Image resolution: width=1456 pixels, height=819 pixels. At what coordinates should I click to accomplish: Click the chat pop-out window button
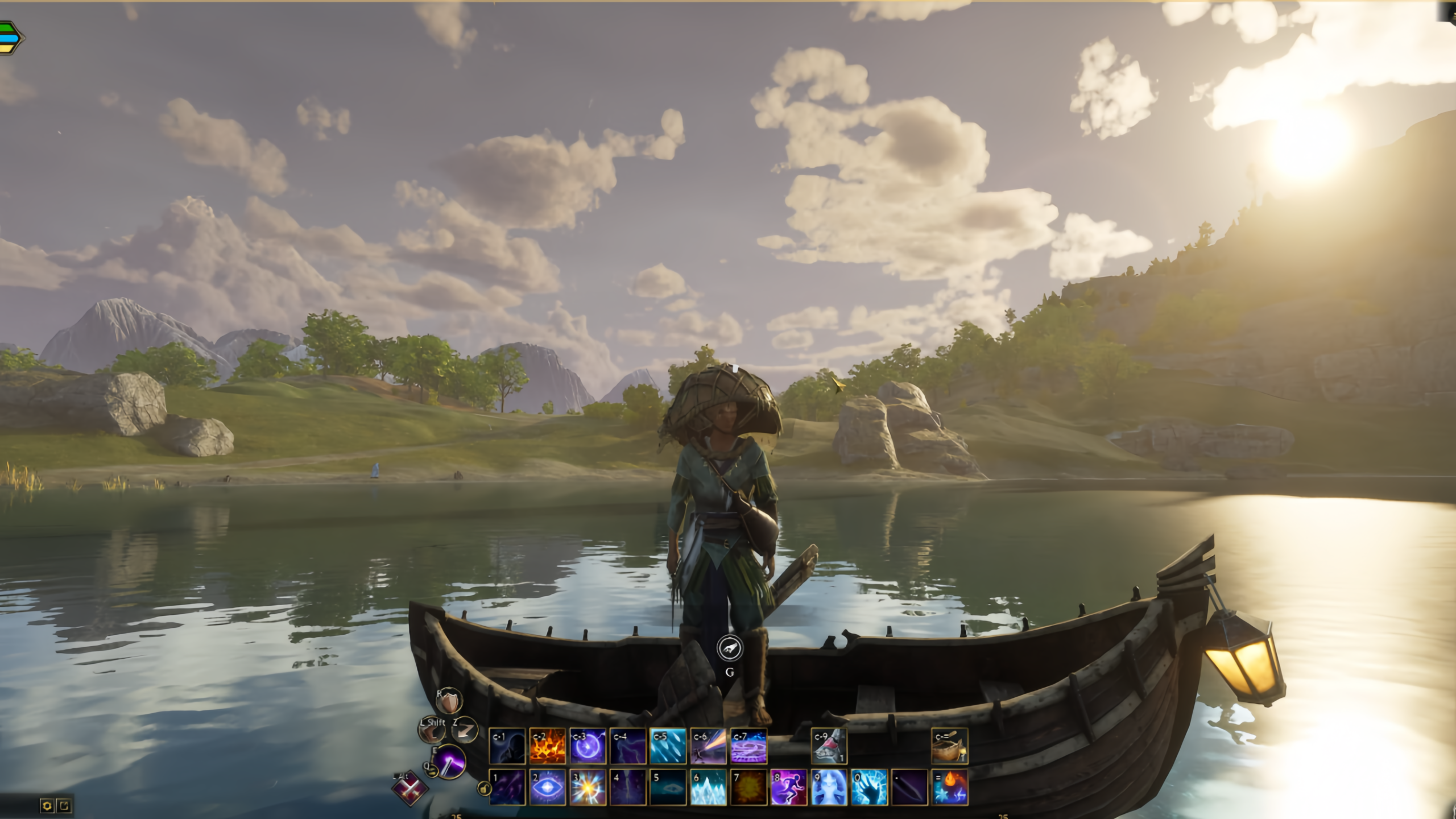64,805
